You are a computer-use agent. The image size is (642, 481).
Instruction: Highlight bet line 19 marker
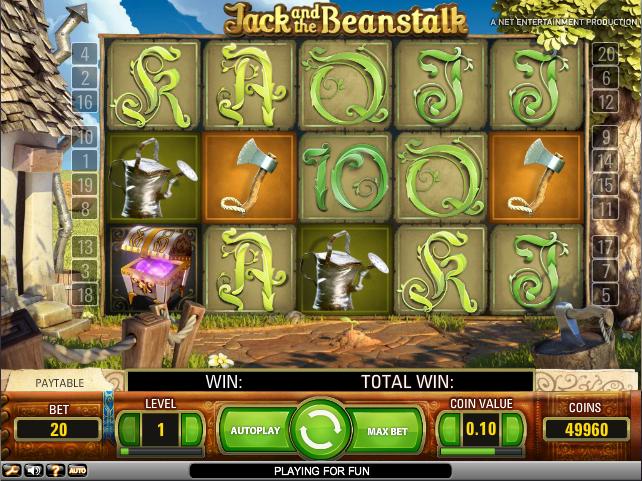click(x=85, y=184)
